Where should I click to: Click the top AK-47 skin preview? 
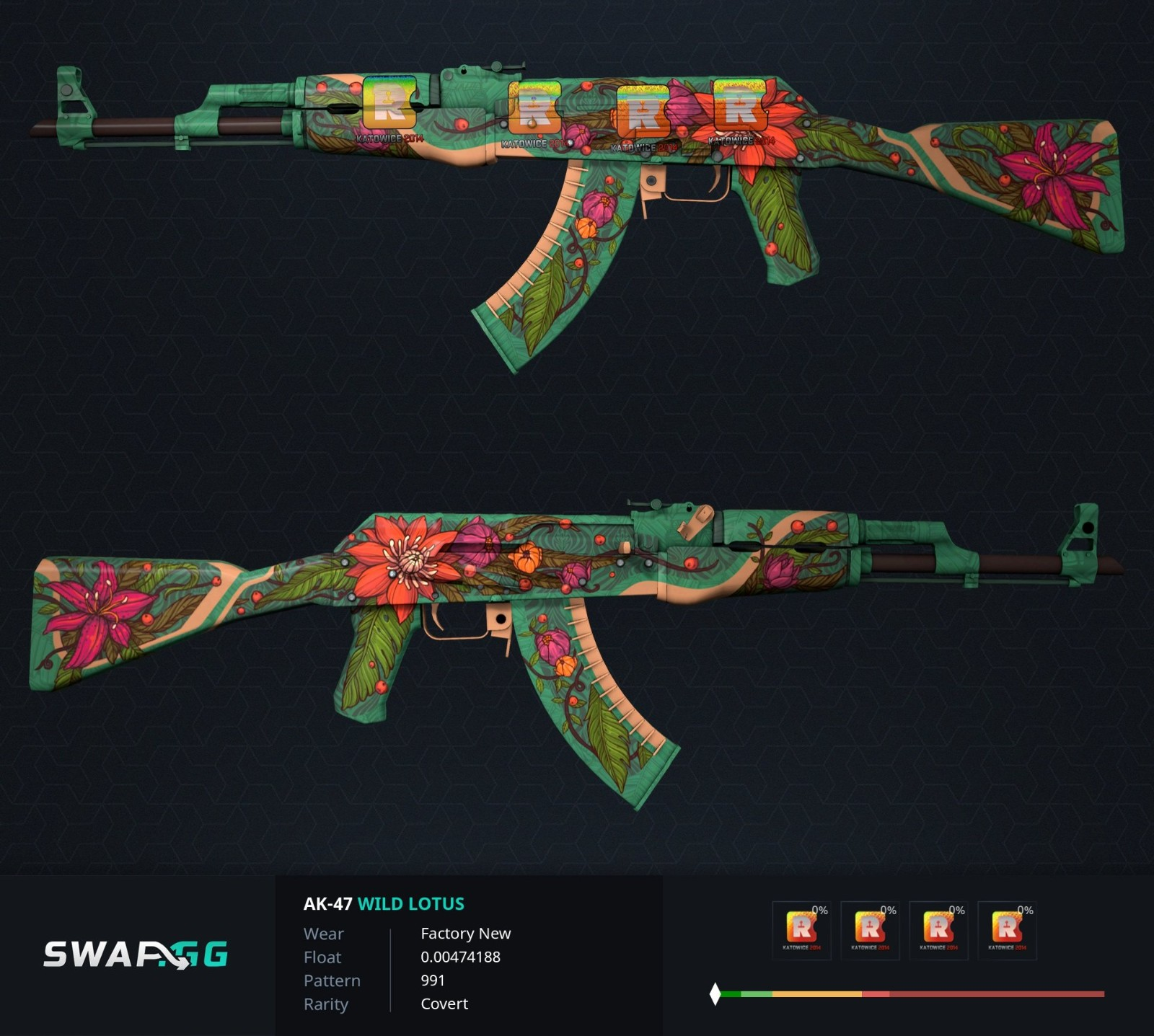click(577, 180)
